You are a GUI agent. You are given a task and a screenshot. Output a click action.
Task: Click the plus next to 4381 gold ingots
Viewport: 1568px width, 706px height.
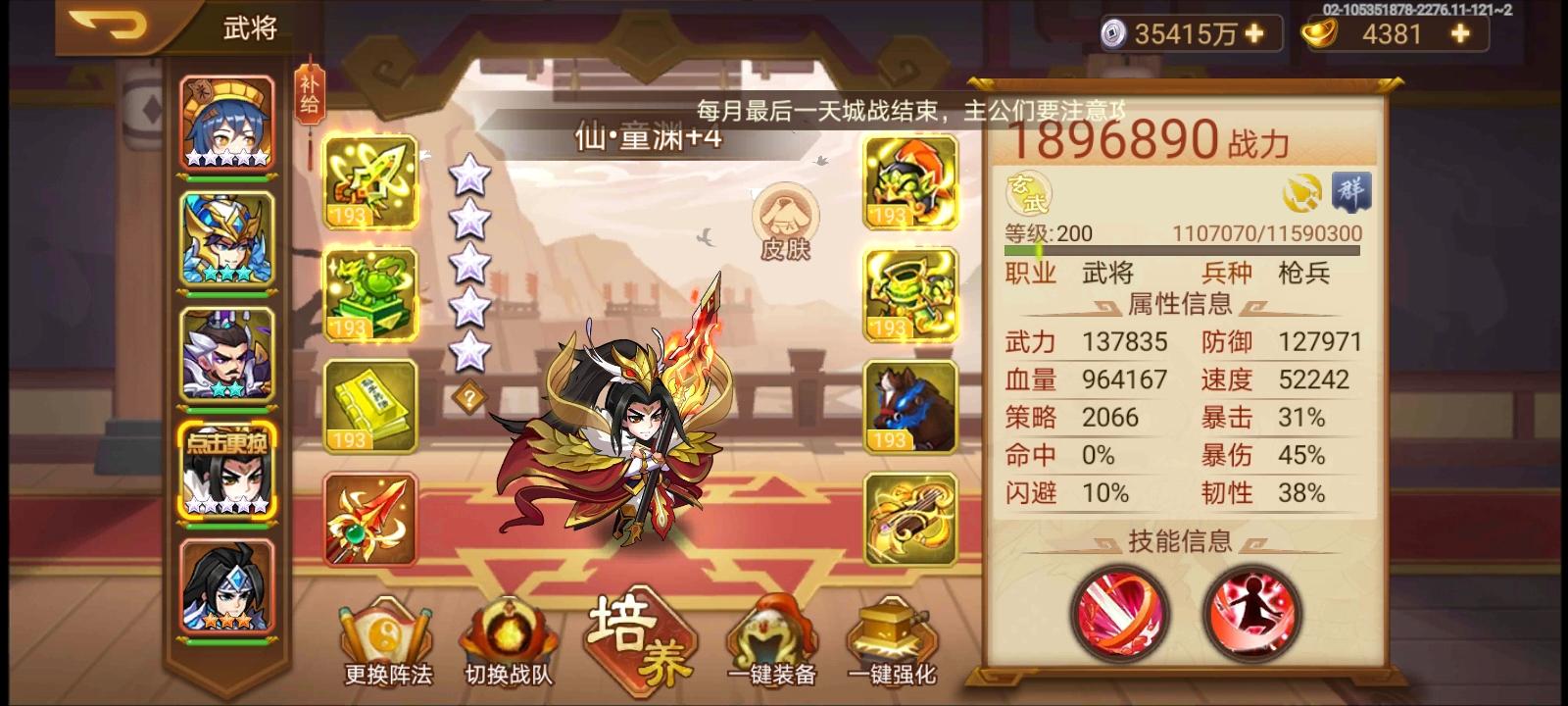click(x=1458, y=31)
